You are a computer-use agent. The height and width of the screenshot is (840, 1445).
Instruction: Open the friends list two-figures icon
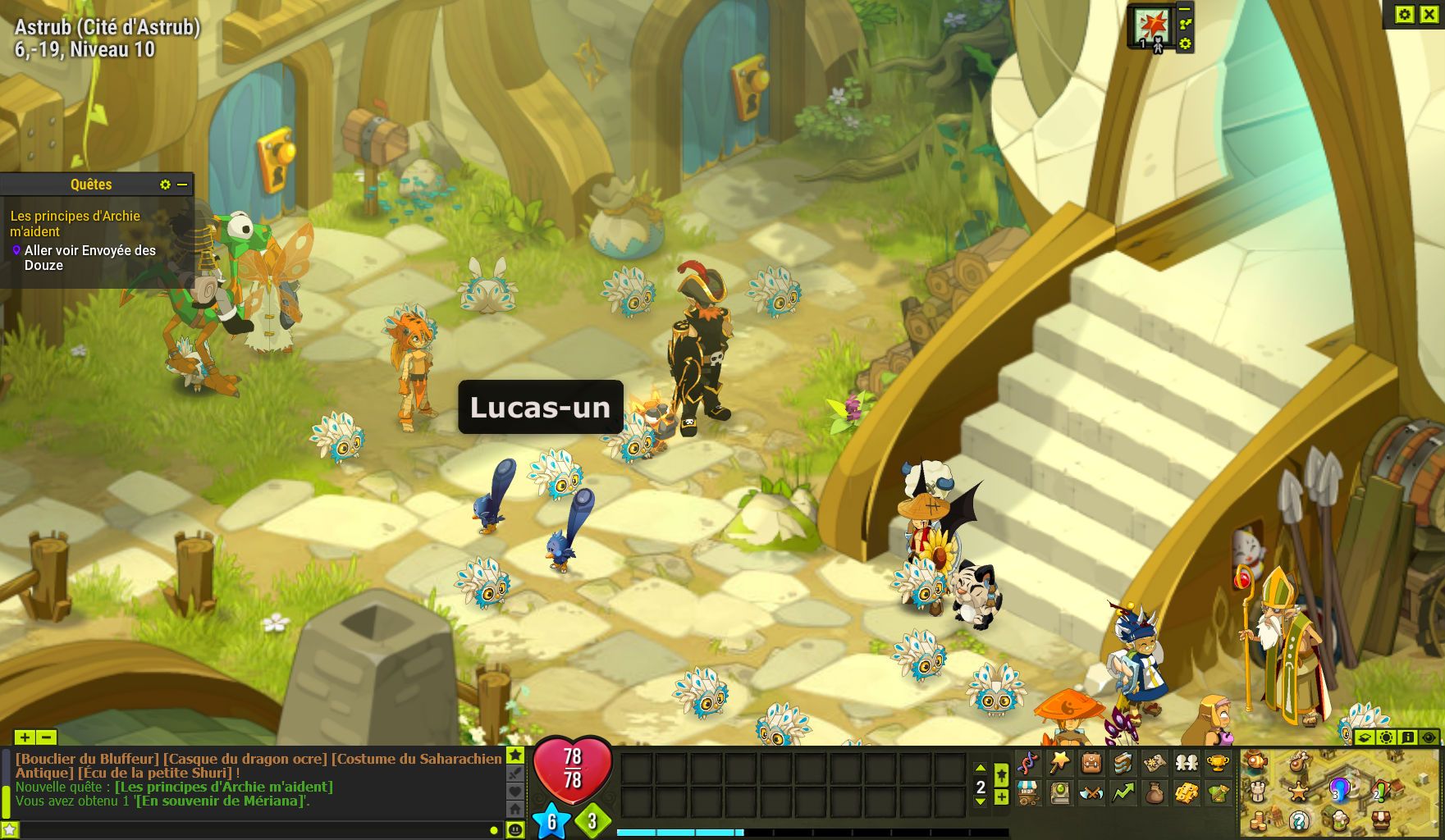pyautogui.click(x=1186, y=763)
